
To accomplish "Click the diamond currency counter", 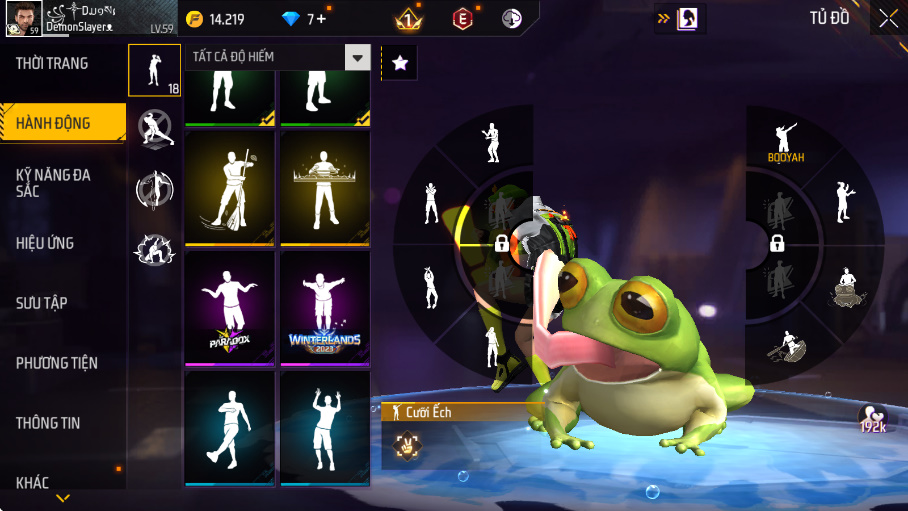I will click(x=302, y=19).
